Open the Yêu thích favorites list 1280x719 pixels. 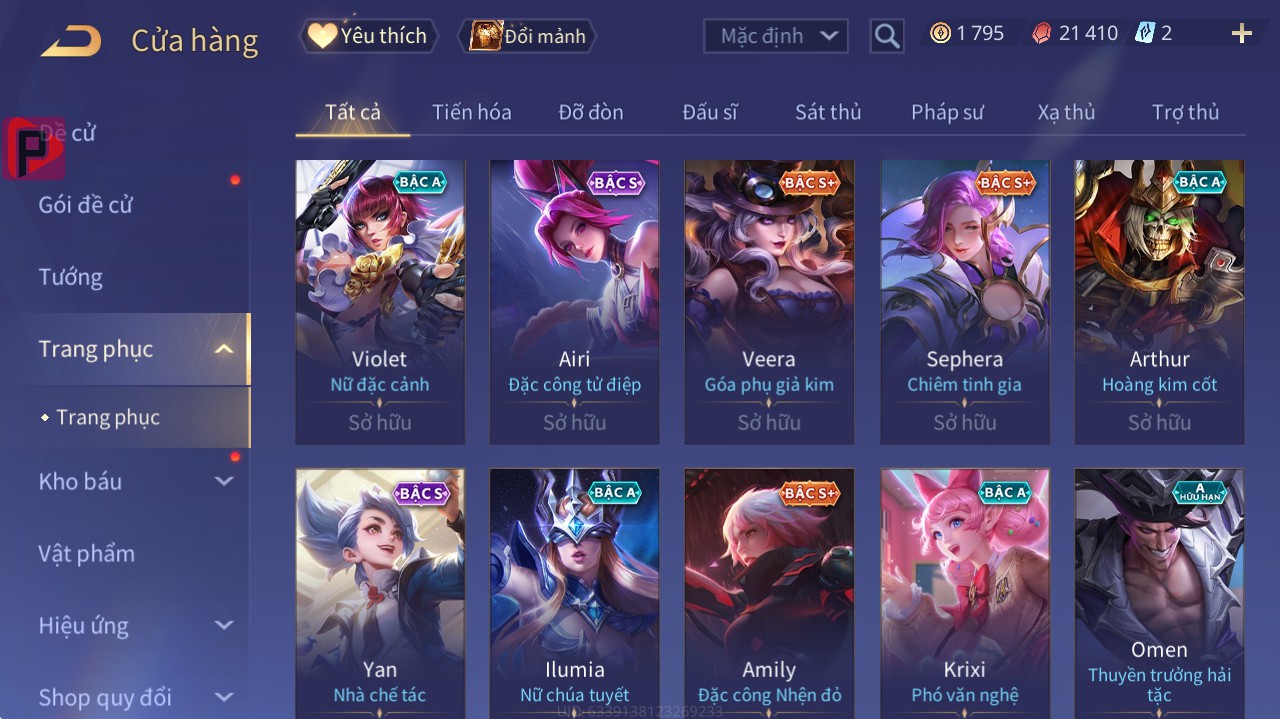pos(369,36)
